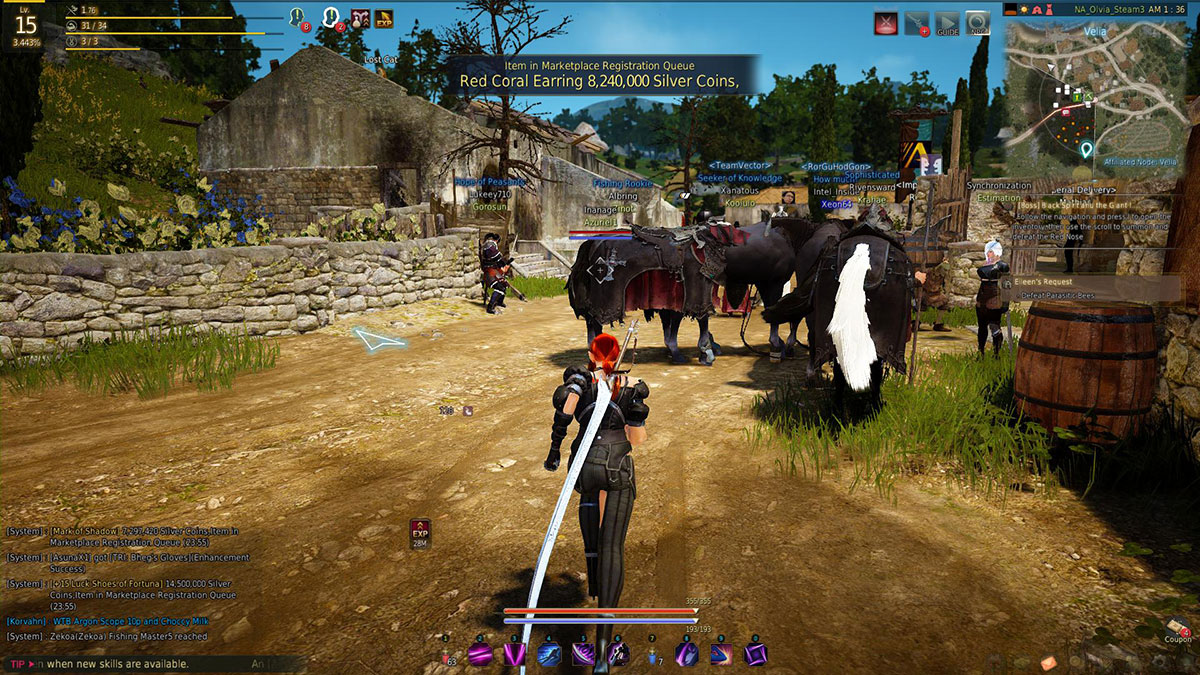Viewport: 1200px width, 675px height.
Task: Activate the purple square skill in slot 0
Action: coord(757,655)
